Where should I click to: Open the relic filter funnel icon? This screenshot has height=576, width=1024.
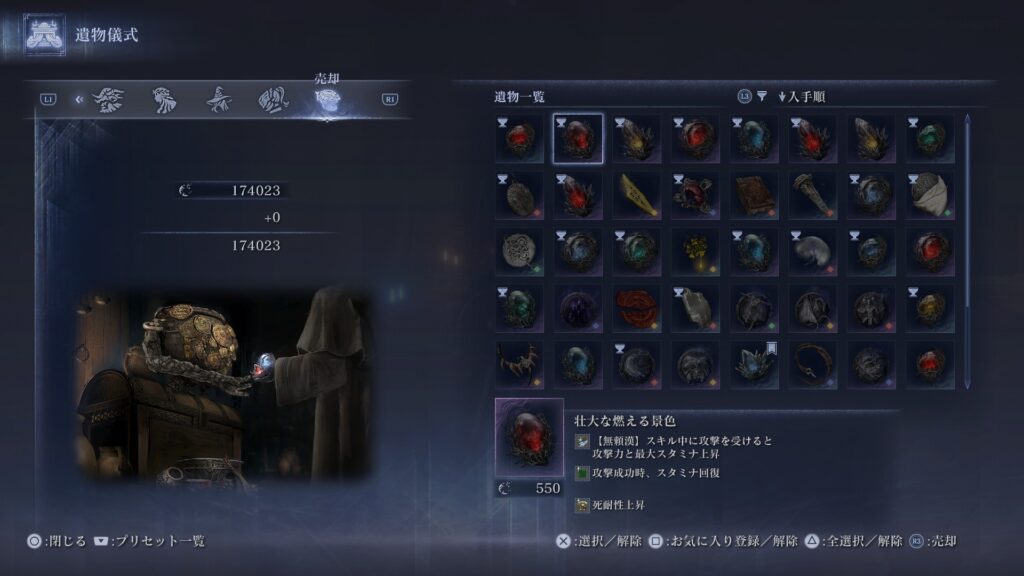pos(762,97)
